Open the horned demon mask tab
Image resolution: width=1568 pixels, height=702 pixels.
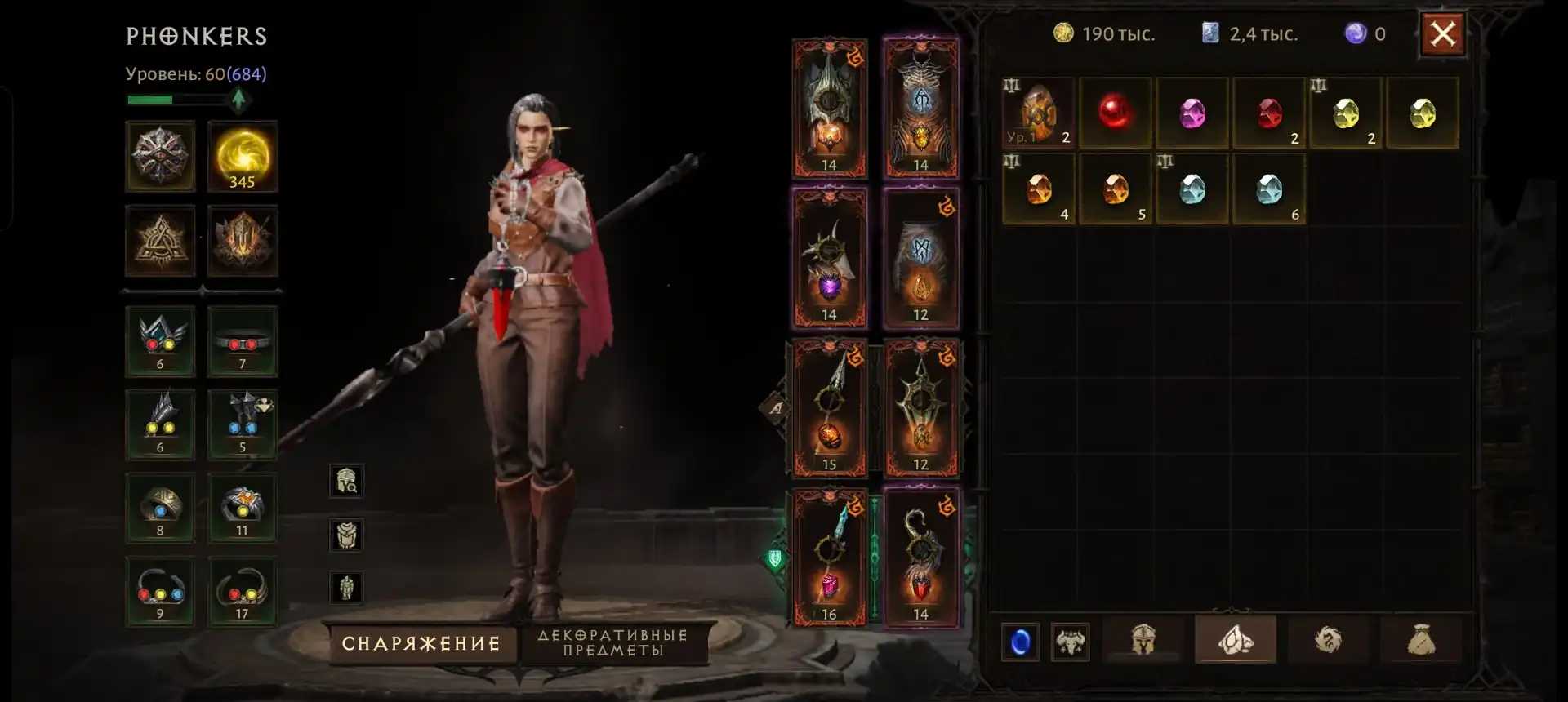(1070, 642)
